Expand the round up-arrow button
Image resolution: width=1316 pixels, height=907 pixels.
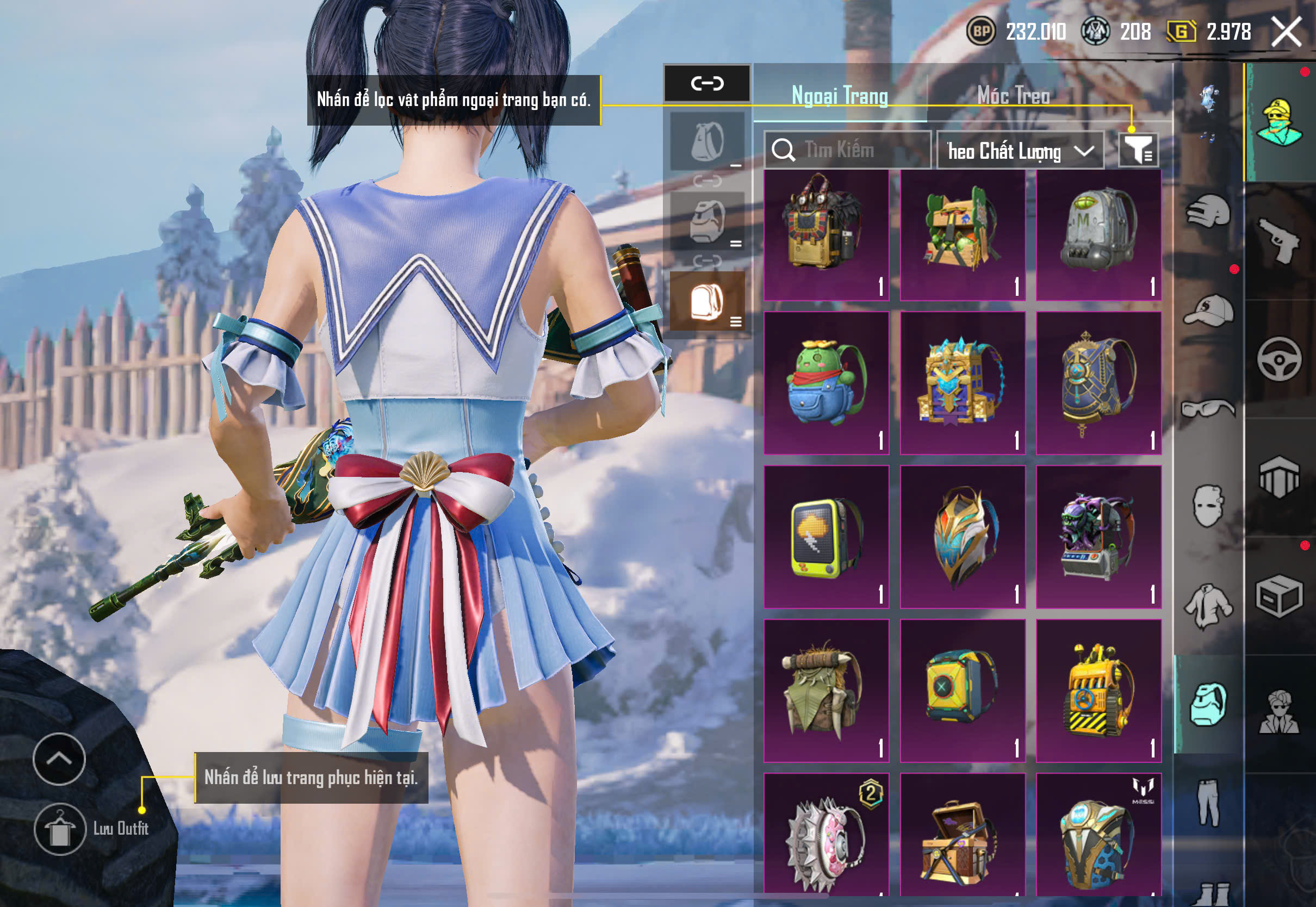[x=59, y=759]
